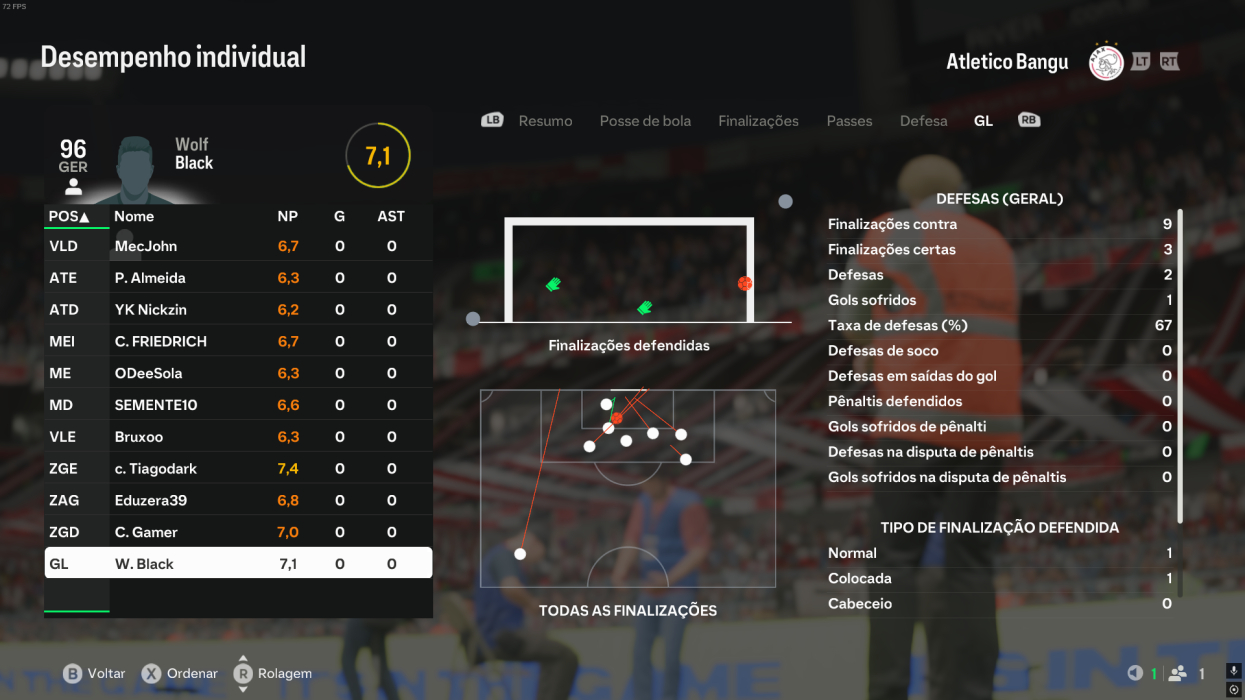Sort the list by POS column
The height and width of the screenshot is (700, 1245).
[x=69, y=216]
